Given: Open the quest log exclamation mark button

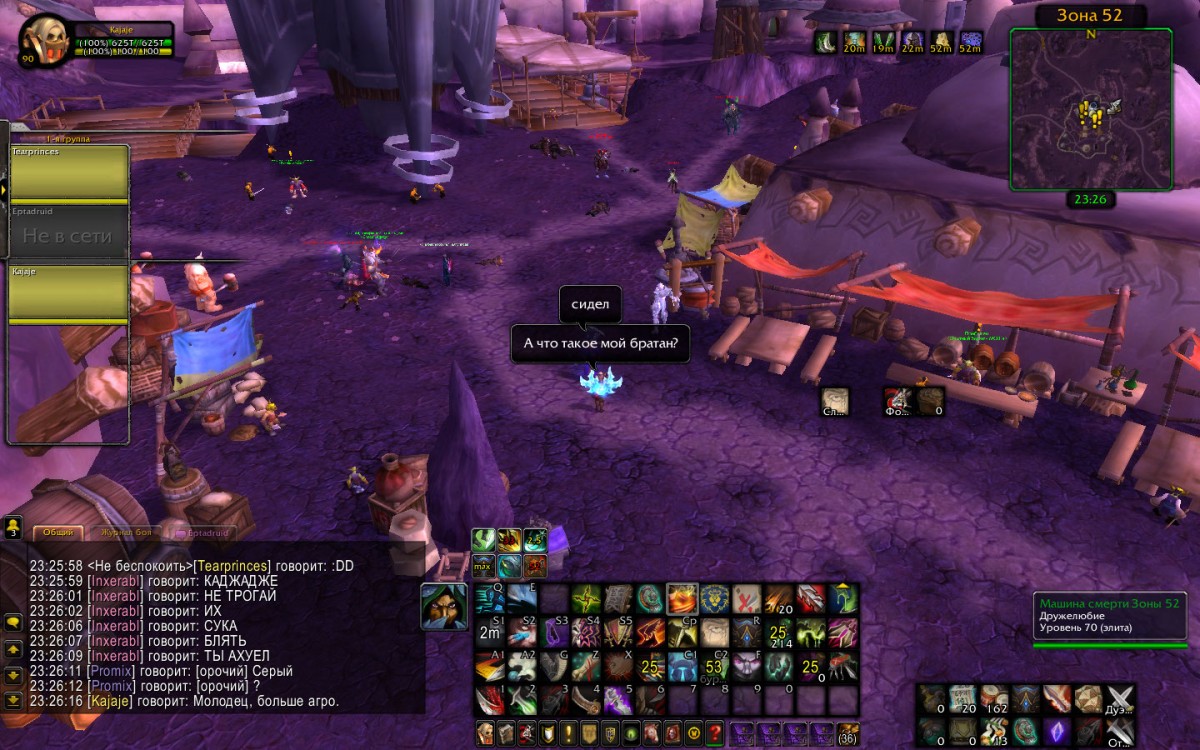Looking at the screenshot, I should coord(567,732).
